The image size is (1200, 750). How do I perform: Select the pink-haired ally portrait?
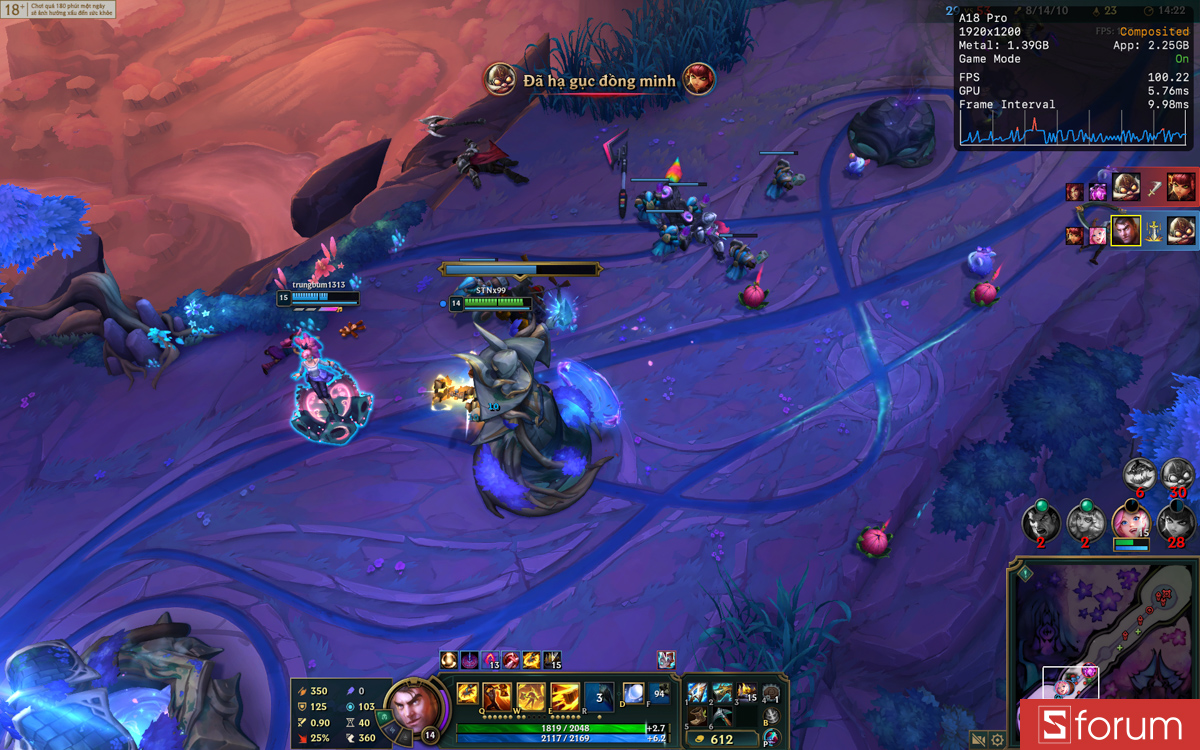(1130, 522)
